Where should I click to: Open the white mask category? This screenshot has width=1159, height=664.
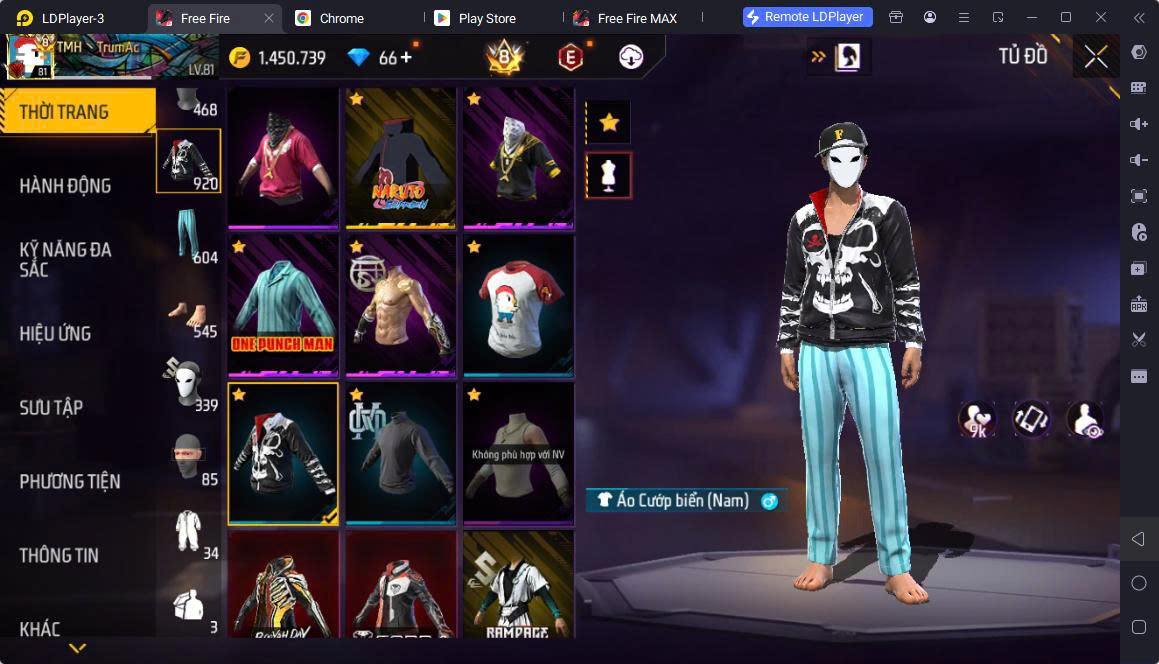click(x=189, y=384)
